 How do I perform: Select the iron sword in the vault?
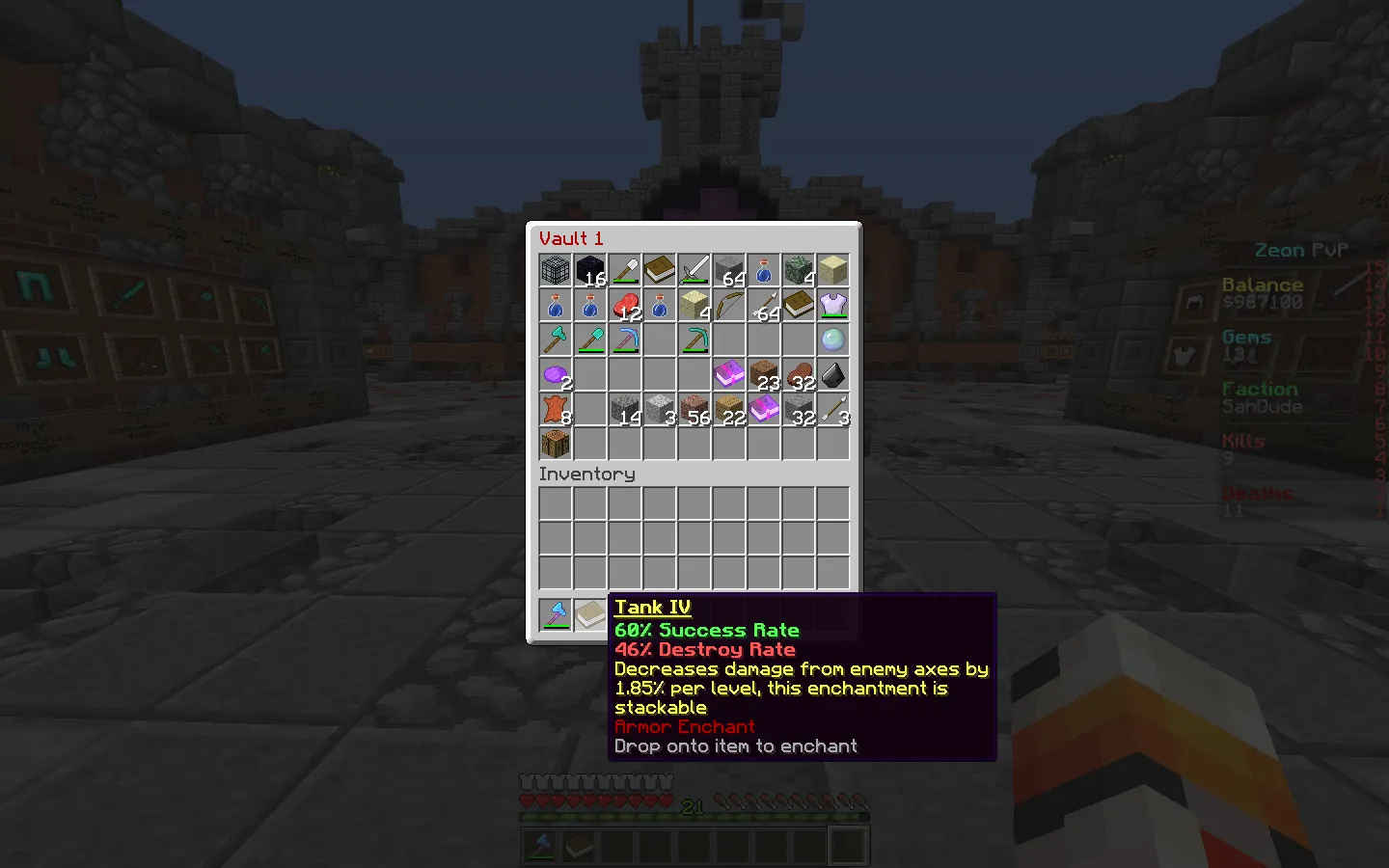pos(694,271)
